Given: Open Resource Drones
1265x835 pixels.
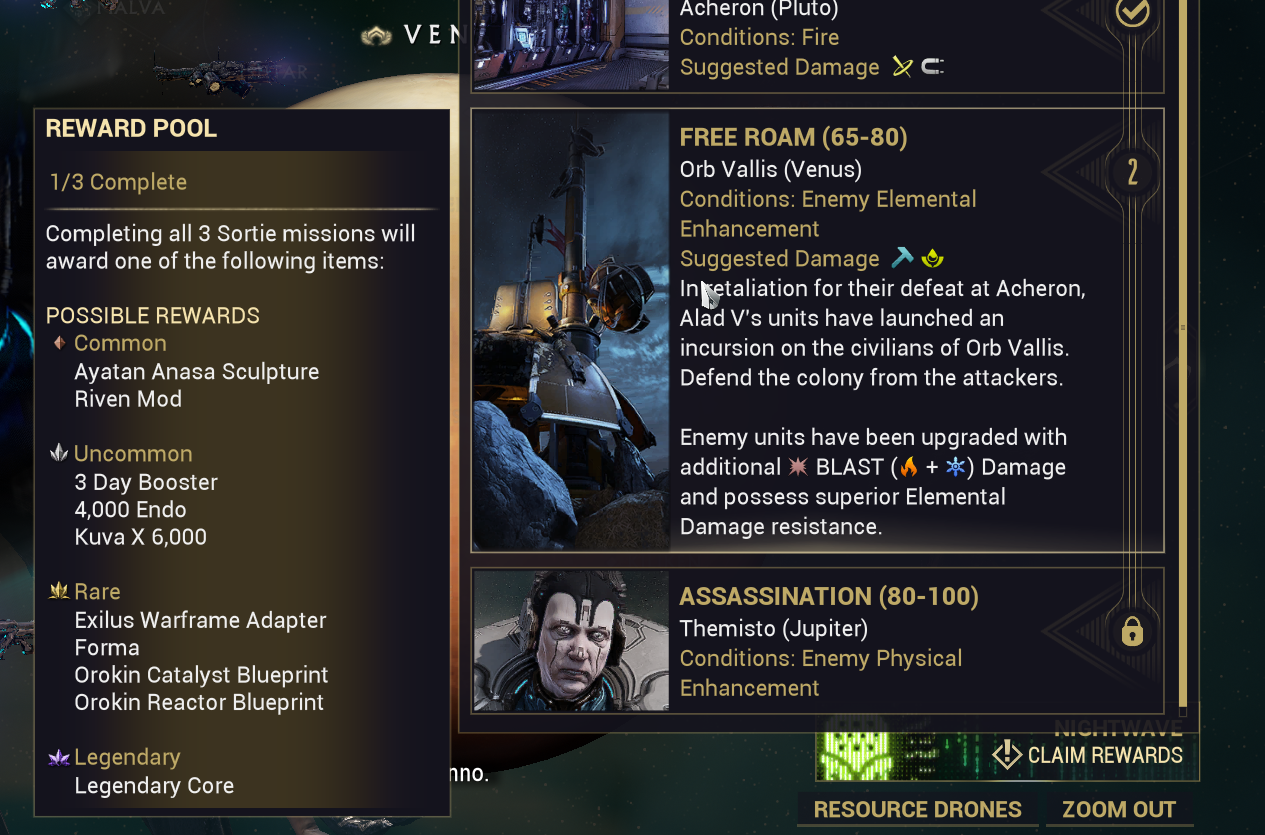Looking at the screenshot, I should pyautogui.click(x=917, y=810).
